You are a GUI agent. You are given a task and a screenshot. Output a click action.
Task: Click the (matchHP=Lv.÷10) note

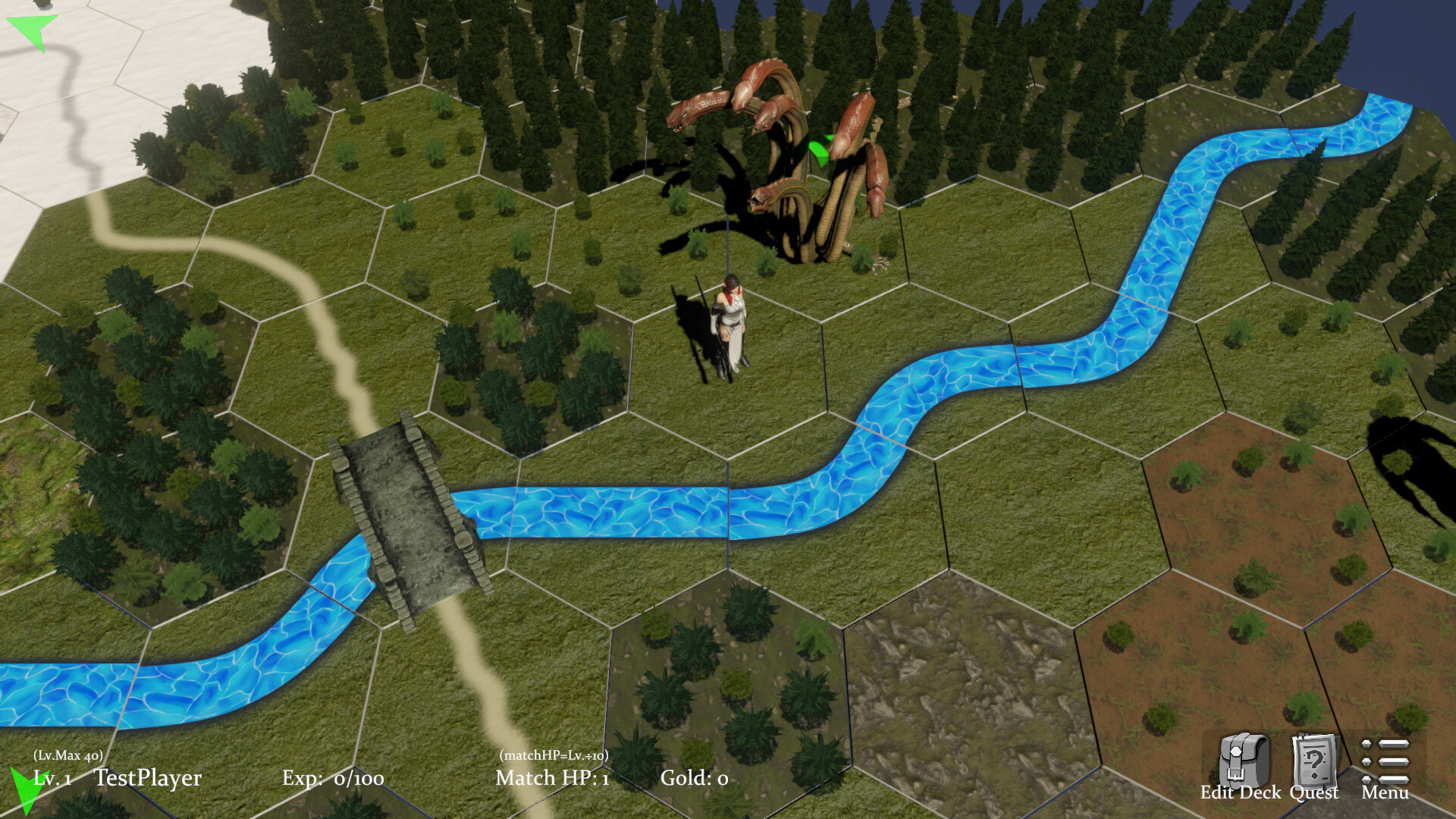tap(554, 756)
